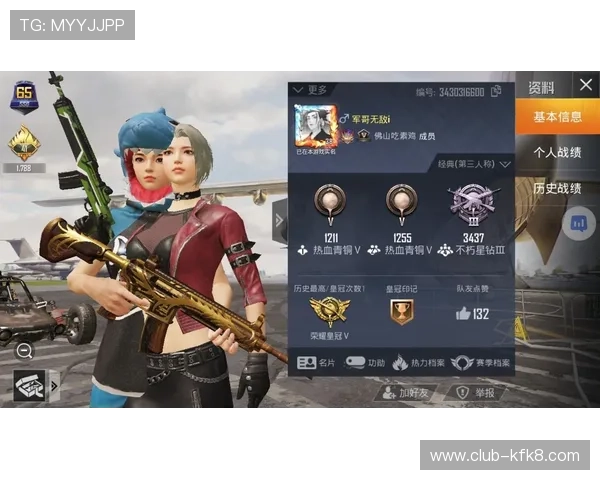Show the 历史战绩 tab
The height and width of the screenshot is (480, 600).
pyautogui.click(x=557, y=188)
